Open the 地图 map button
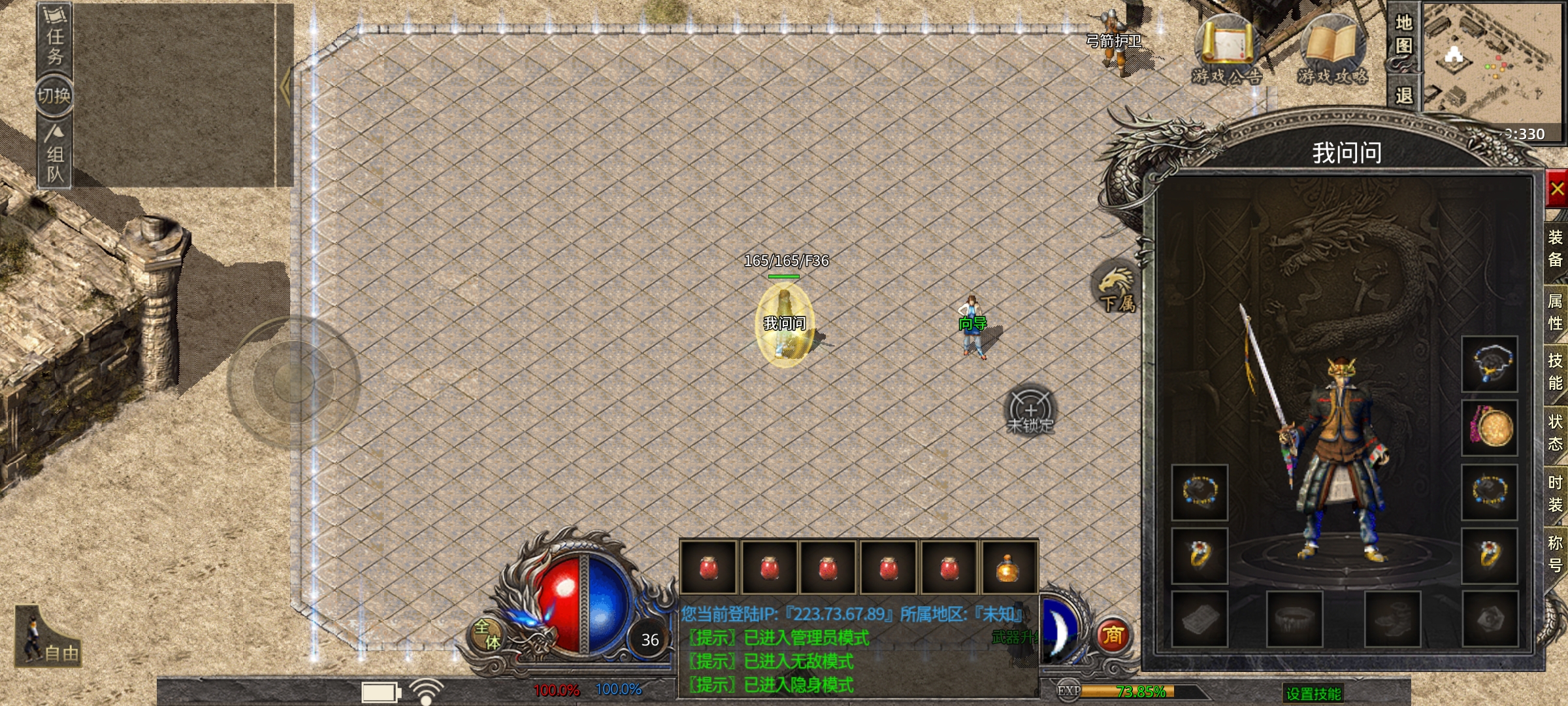The width and height of the screenshot is (1568, 706). point(1403,35)
